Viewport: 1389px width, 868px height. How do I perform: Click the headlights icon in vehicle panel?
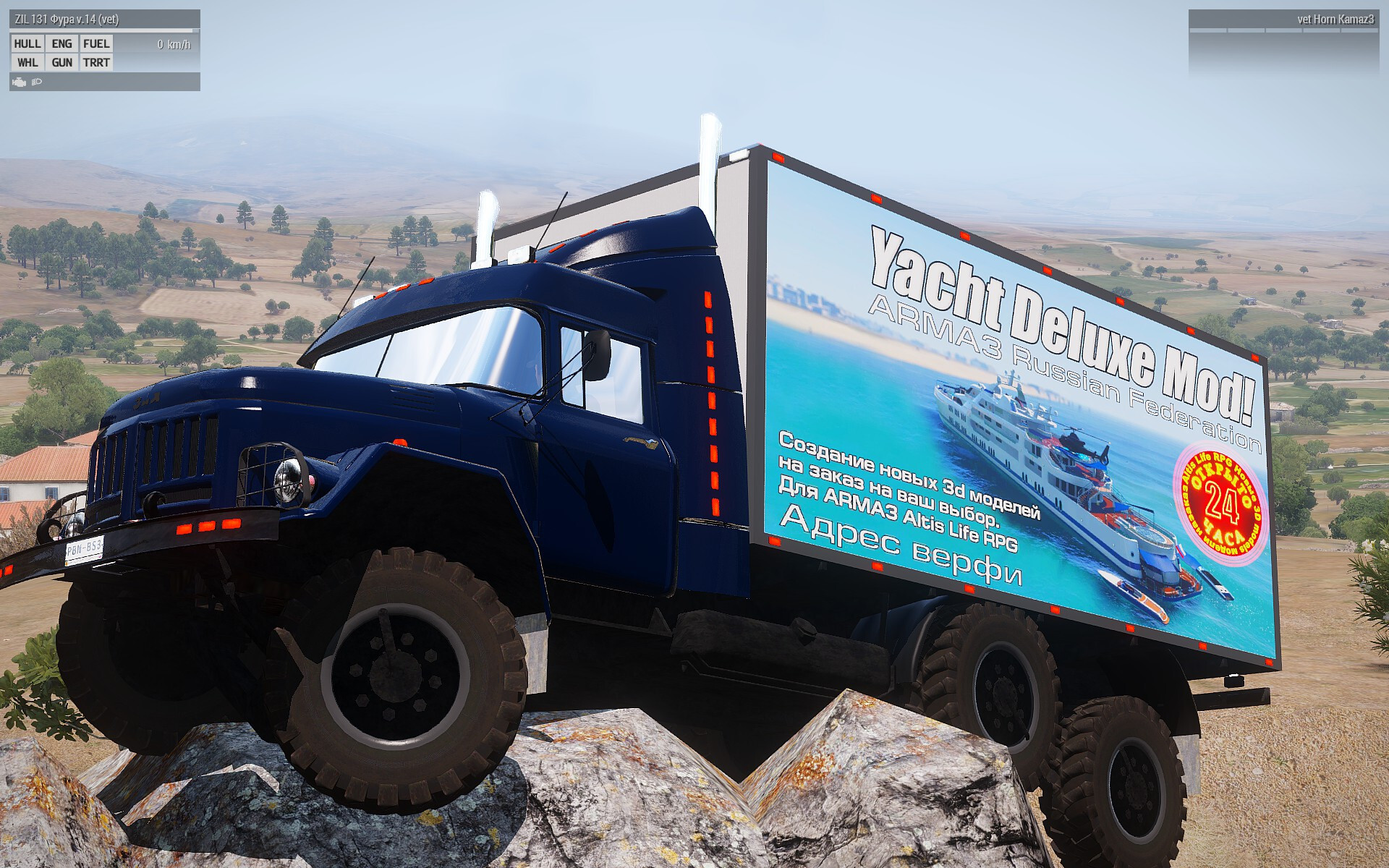37,82
